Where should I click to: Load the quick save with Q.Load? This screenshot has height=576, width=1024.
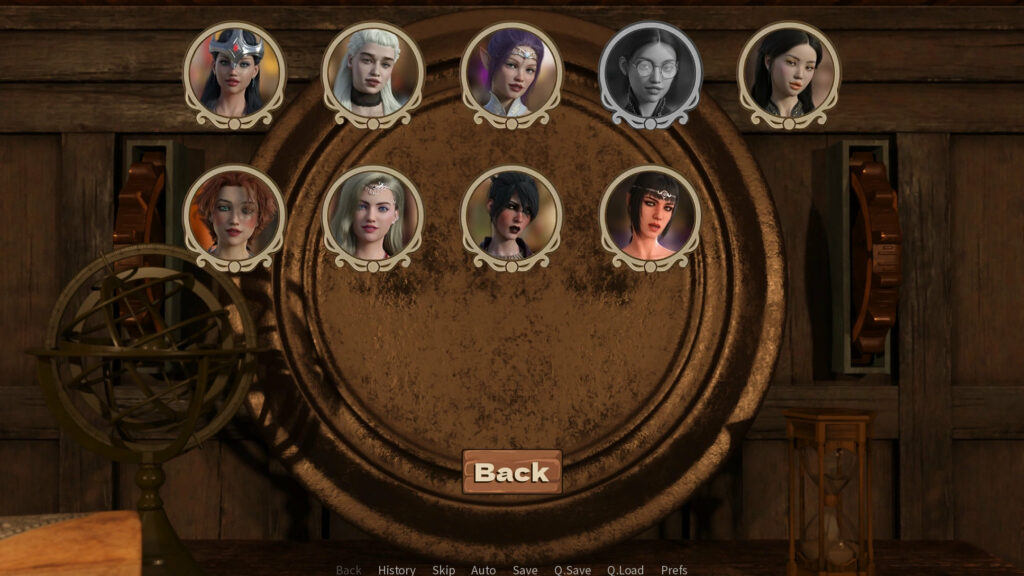tap(626, 570)
